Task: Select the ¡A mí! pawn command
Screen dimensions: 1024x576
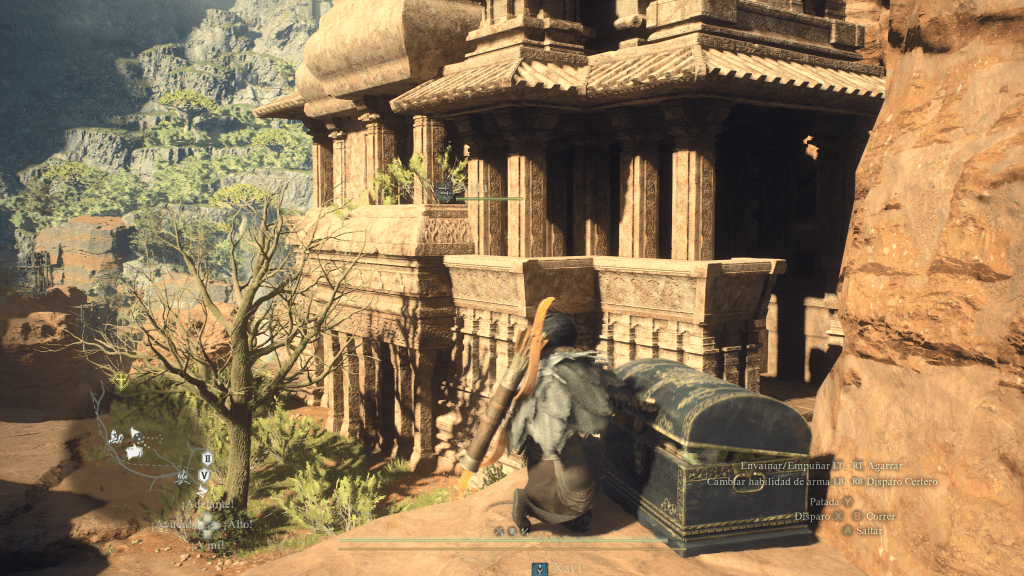Action: (209, 545)
